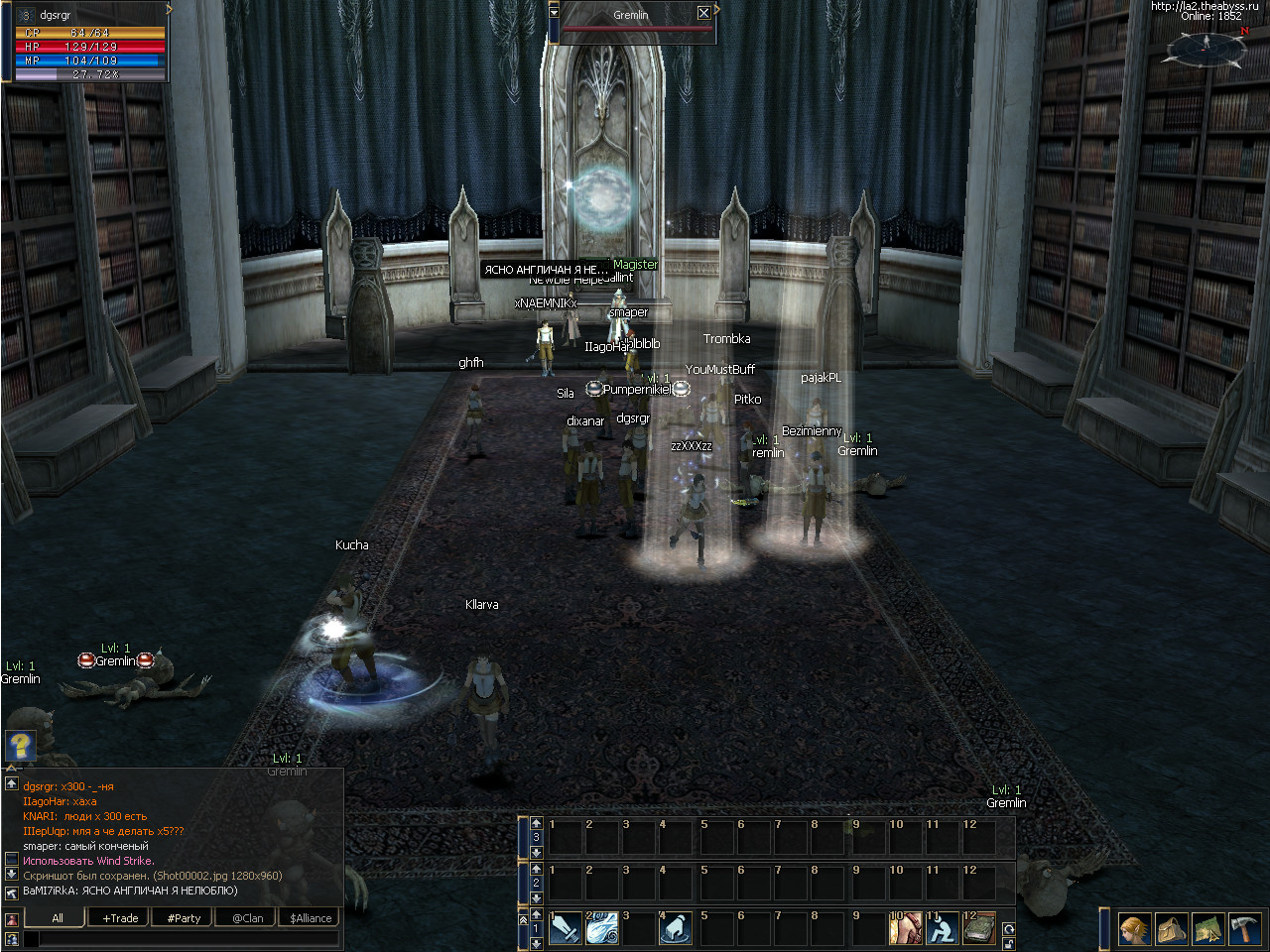Open the yellow question mark help button

20,744
